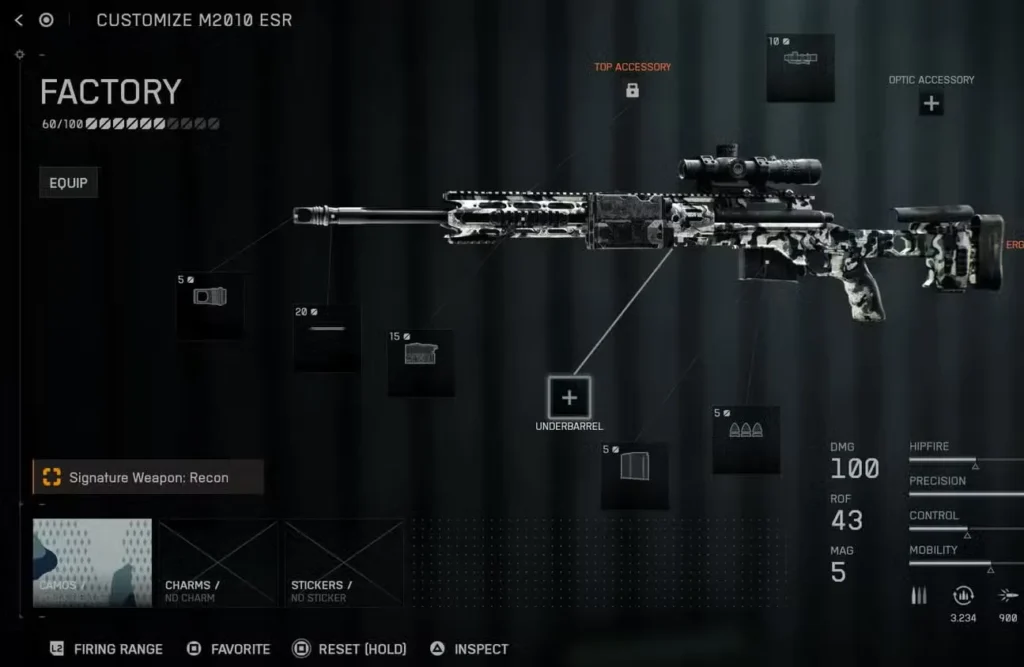1024x667 pixels.
Task: Open the Camos customization tile
Action: (x=92, y=563)
